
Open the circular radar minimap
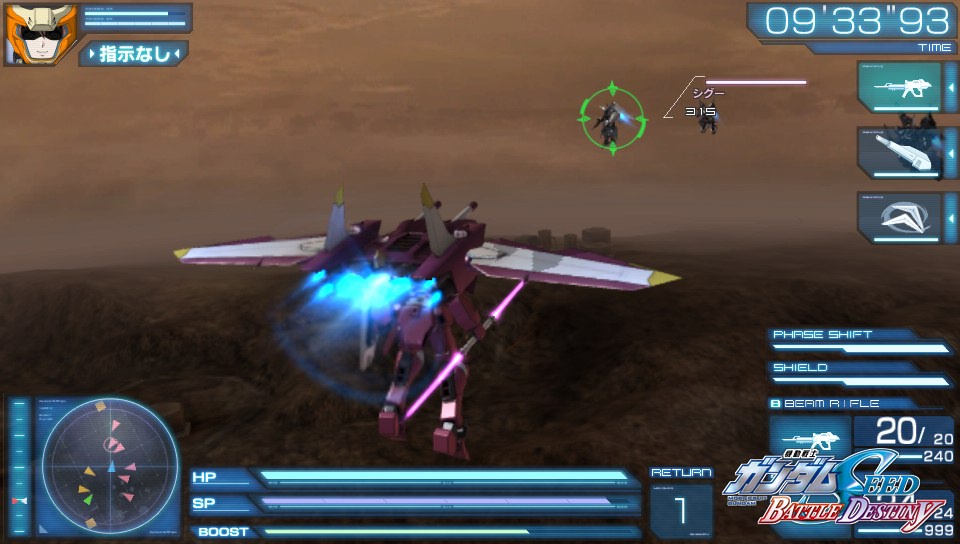(x=110, y=465)
